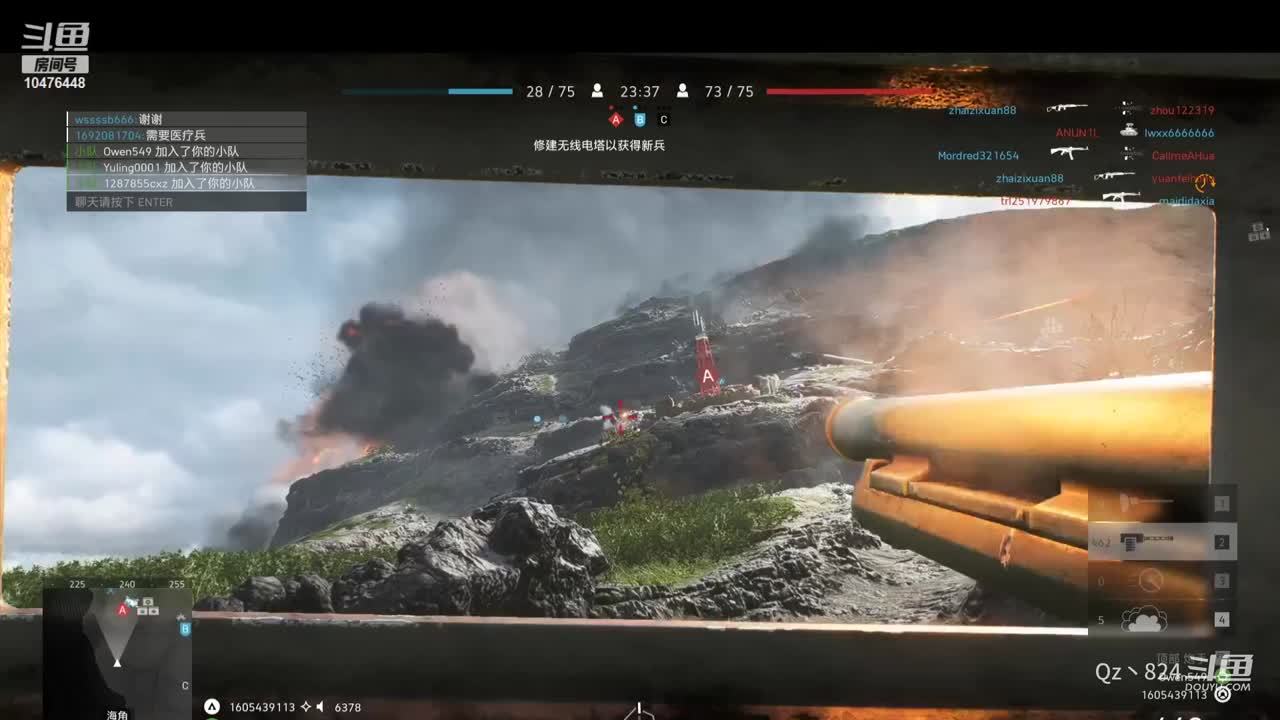This screenshot has height=720, width=1280.
Task: Select objective A flag indicator at top
Action: tap(616, 120)
